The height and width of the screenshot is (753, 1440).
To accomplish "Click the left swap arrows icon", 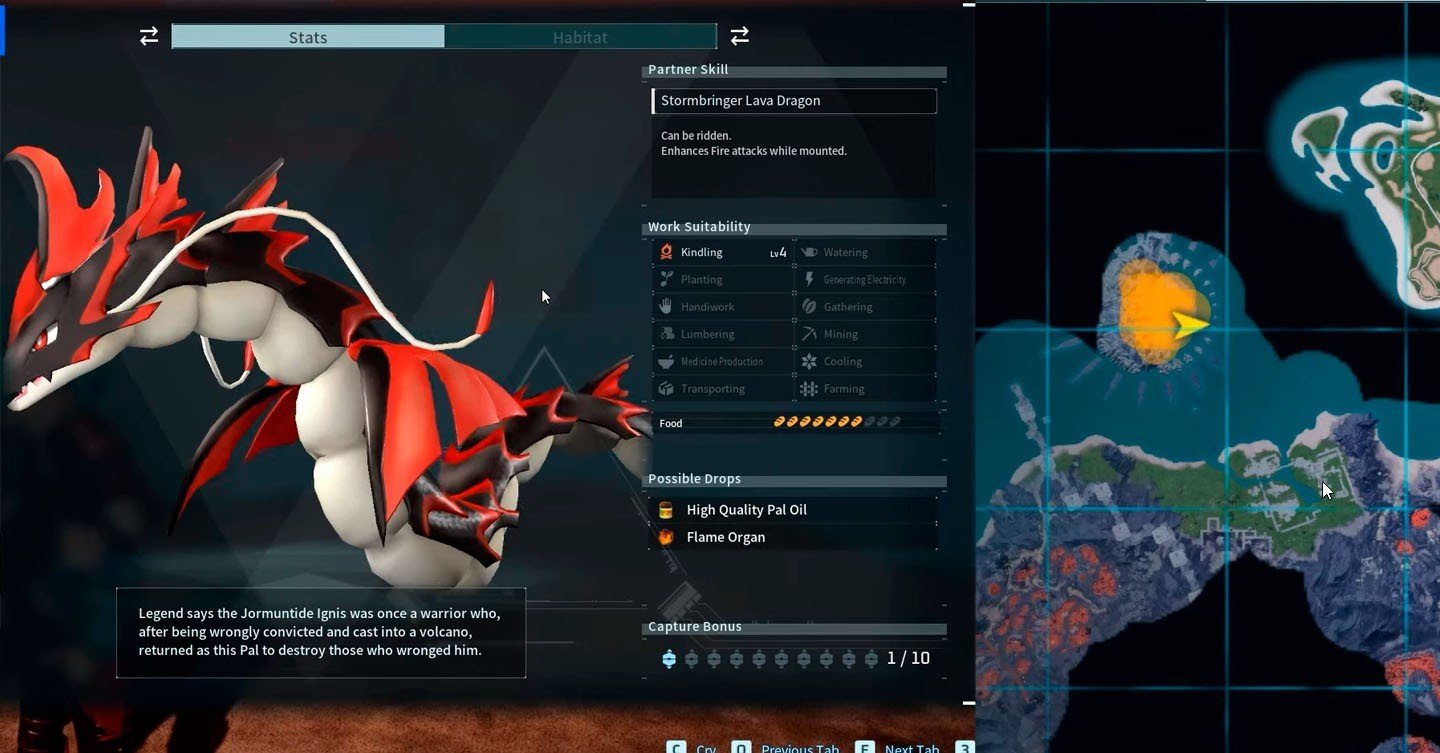I will click(x=149, y=37).
